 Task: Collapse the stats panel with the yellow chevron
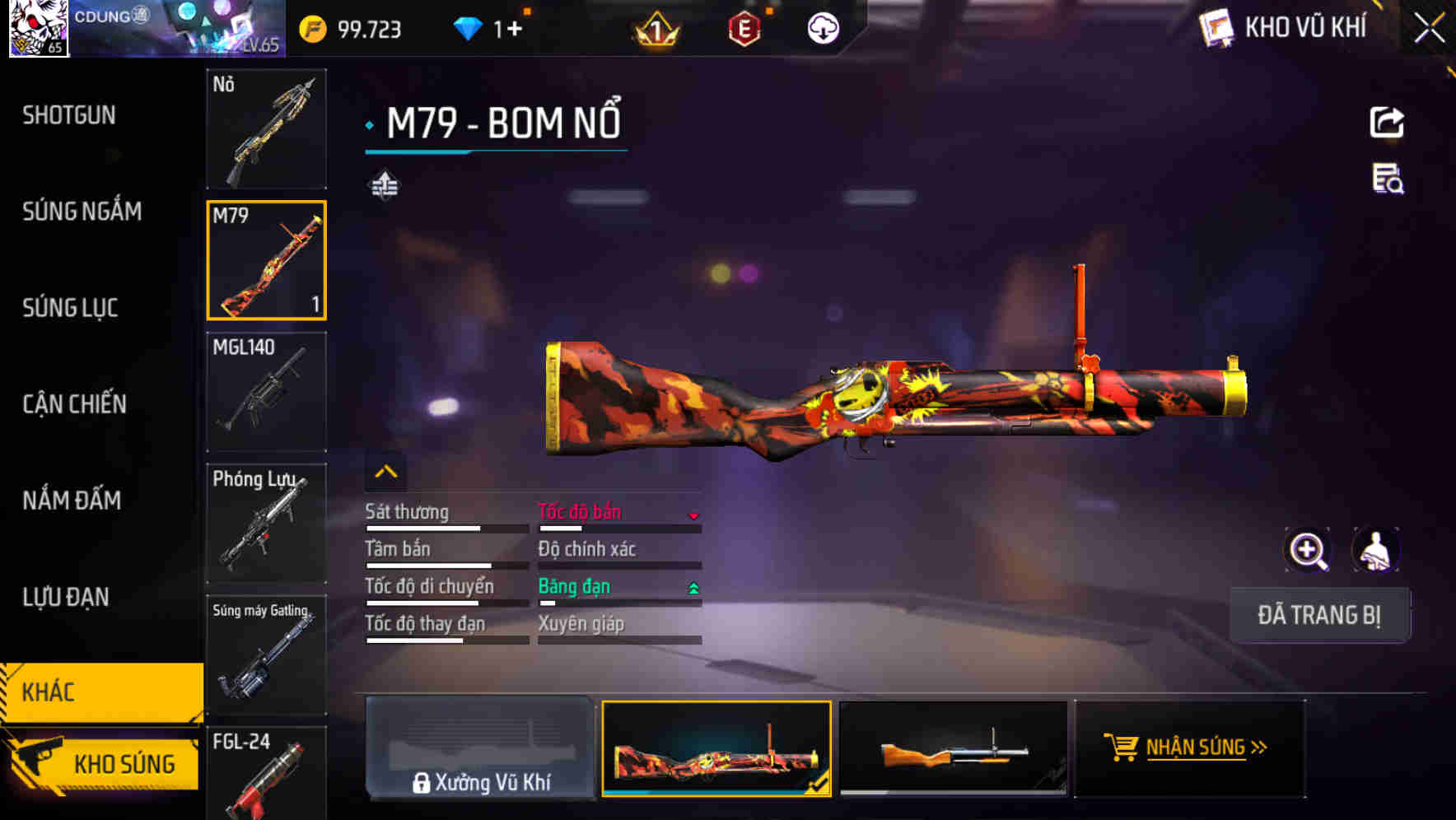pos(385,471)
